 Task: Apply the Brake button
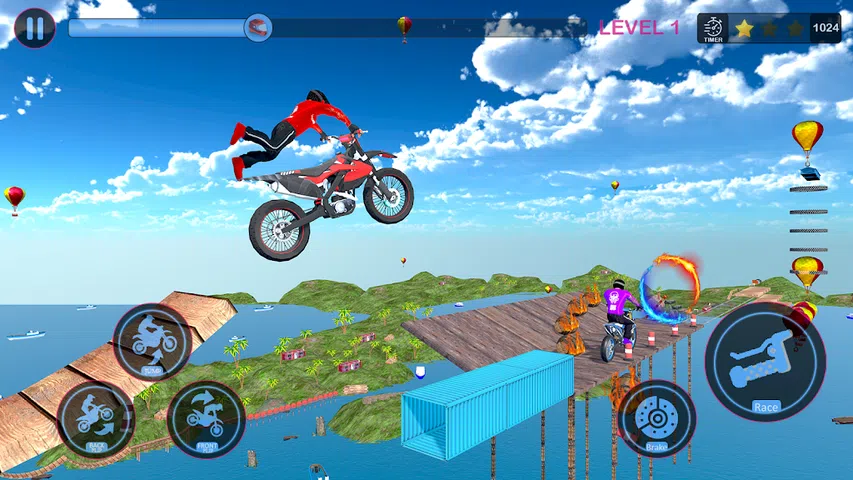coord(656,418)
